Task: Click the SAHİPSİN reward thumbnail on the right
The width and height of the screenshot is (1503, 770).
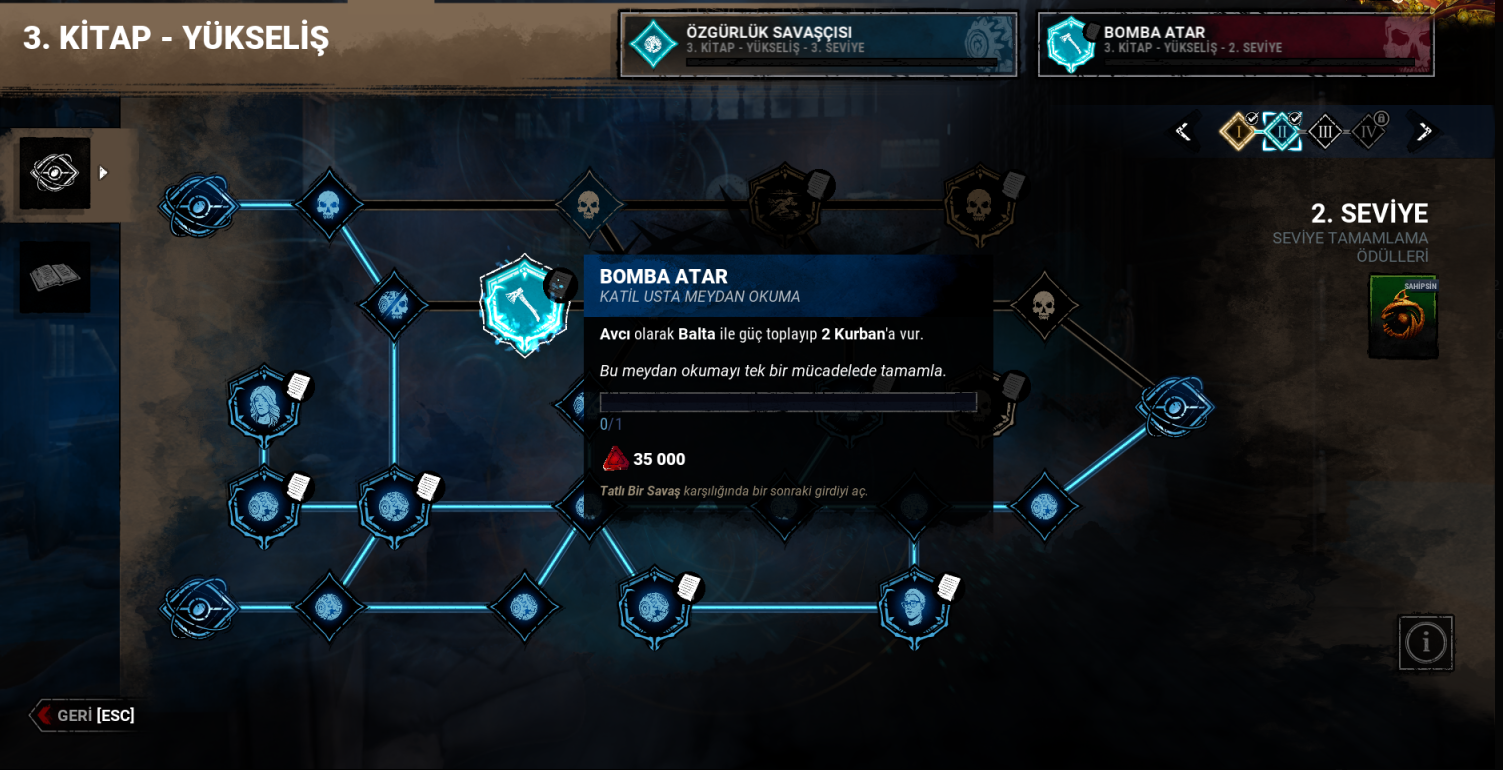Action: pyautogui.click(x=1403, y=317)
